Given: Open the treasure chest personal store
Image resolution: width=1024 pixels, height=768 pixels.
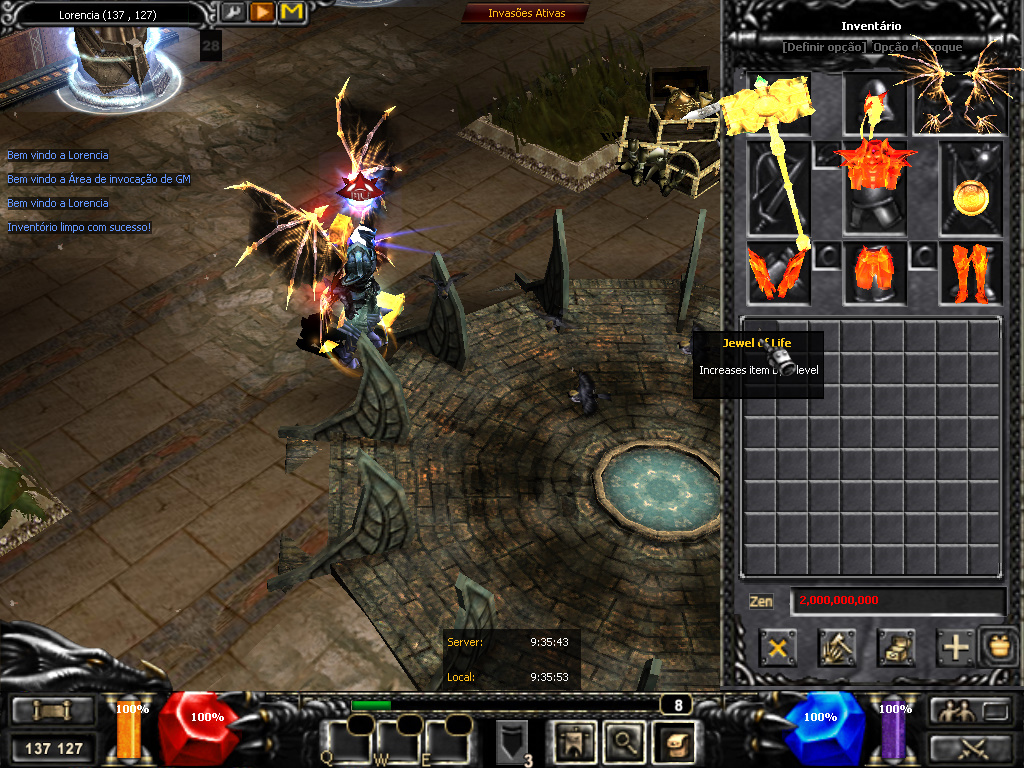Looking at the screenshot, I should pos(896,648).
